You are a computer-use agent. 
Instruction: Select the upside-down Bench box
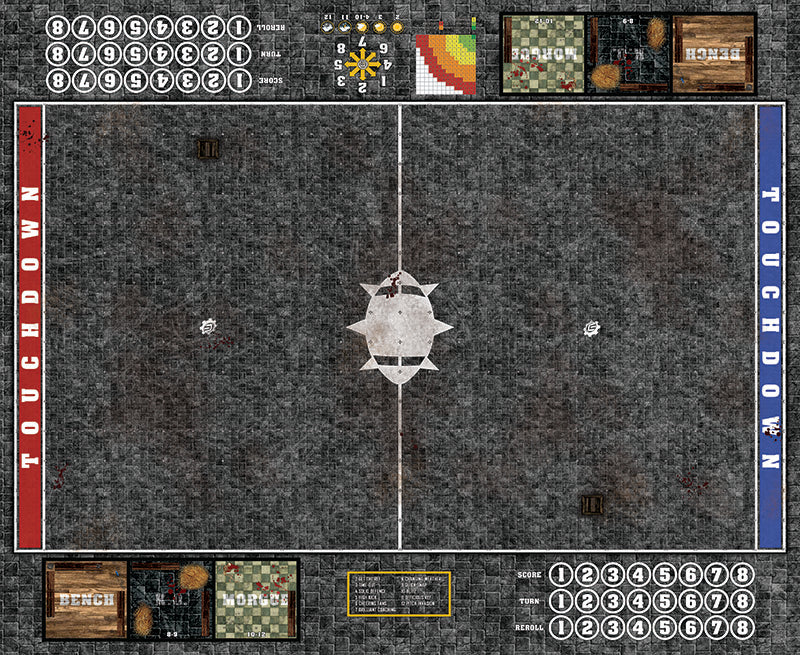pos(713,53)
